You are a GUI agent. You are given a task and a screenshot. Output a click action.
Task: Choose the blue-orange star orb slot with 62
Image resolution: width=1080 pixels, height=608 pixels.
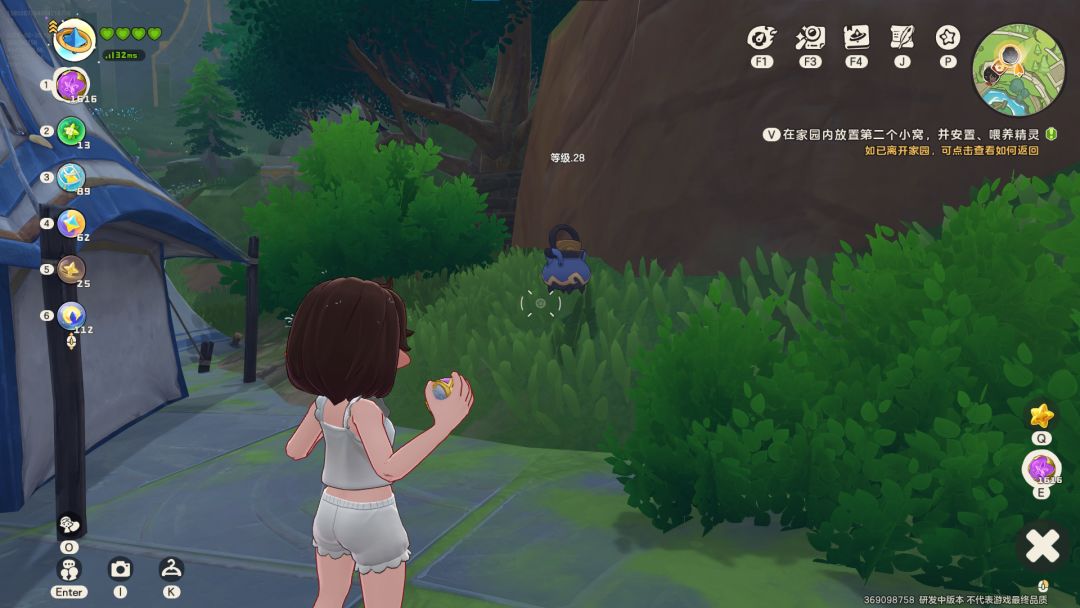click(71, 223)
